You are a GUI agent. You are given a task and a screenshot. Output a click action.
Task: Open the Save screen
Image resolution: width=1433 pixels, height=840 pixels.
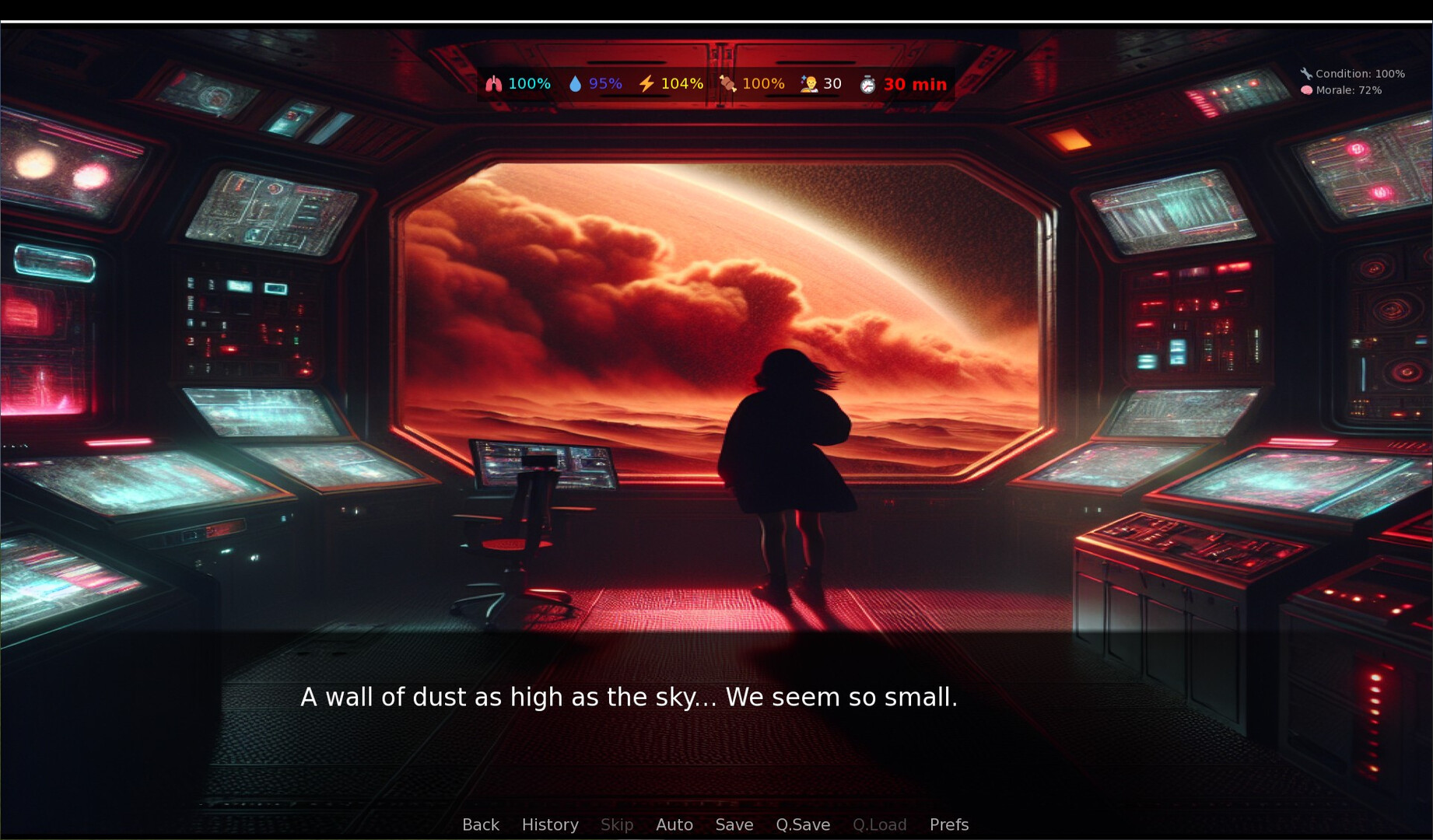[x=734, y=824]
